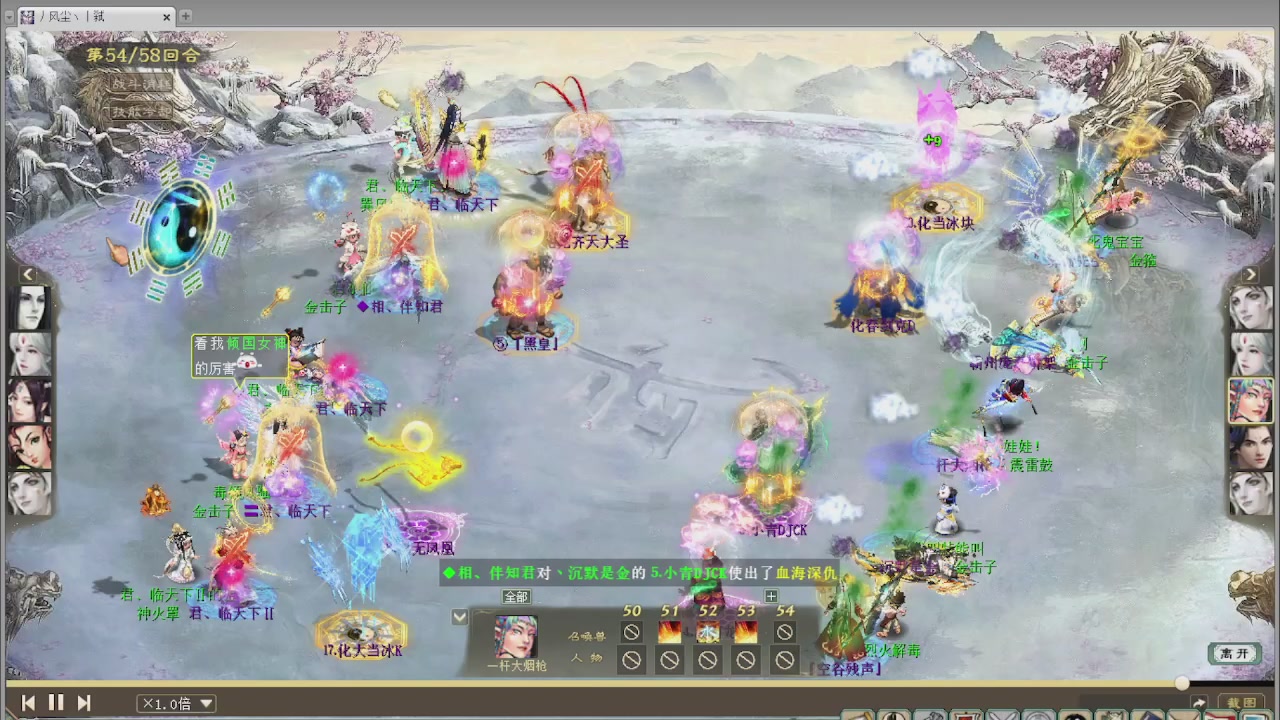
Task: Switch to the 全部 tab above the panel
Action: coord(515,596)
